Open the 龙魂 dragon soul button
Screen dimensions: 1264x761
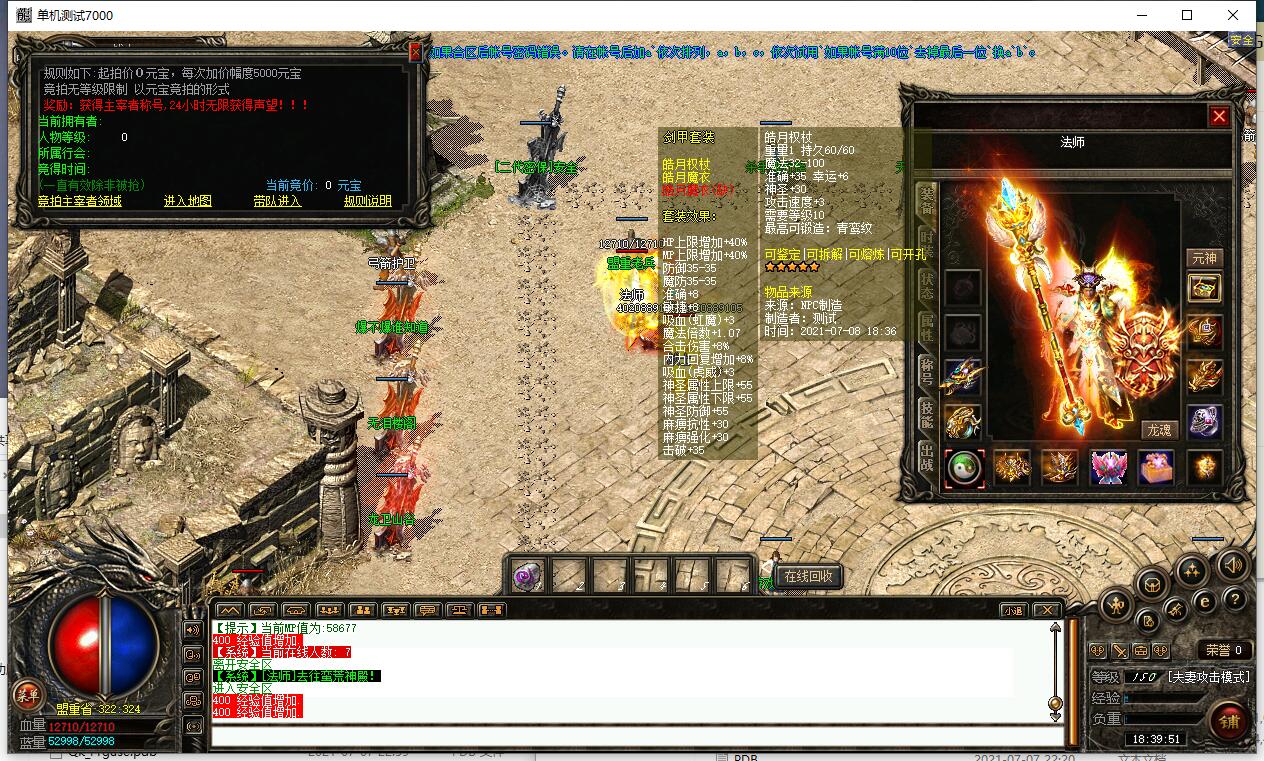1158,430
